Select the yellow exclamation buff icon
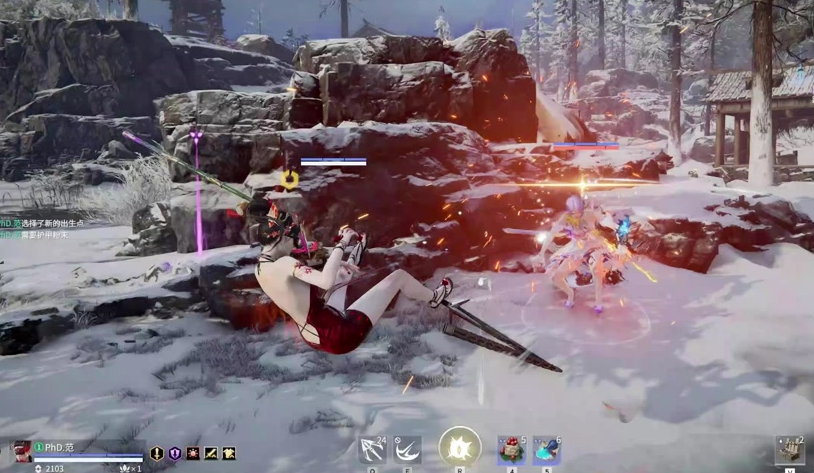This screenshot has width=814, height=473. 157,454
